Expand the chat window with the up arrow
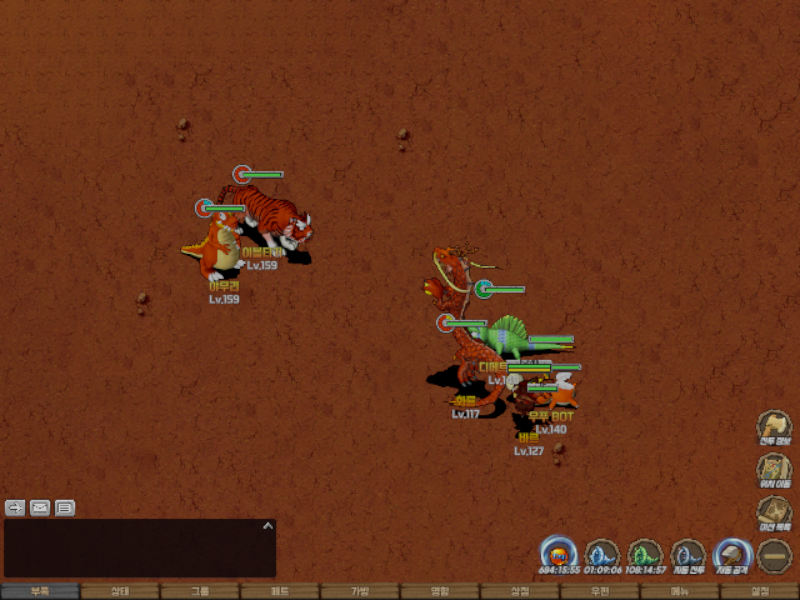This screenshot has width=800, height=600. (267, 525)
